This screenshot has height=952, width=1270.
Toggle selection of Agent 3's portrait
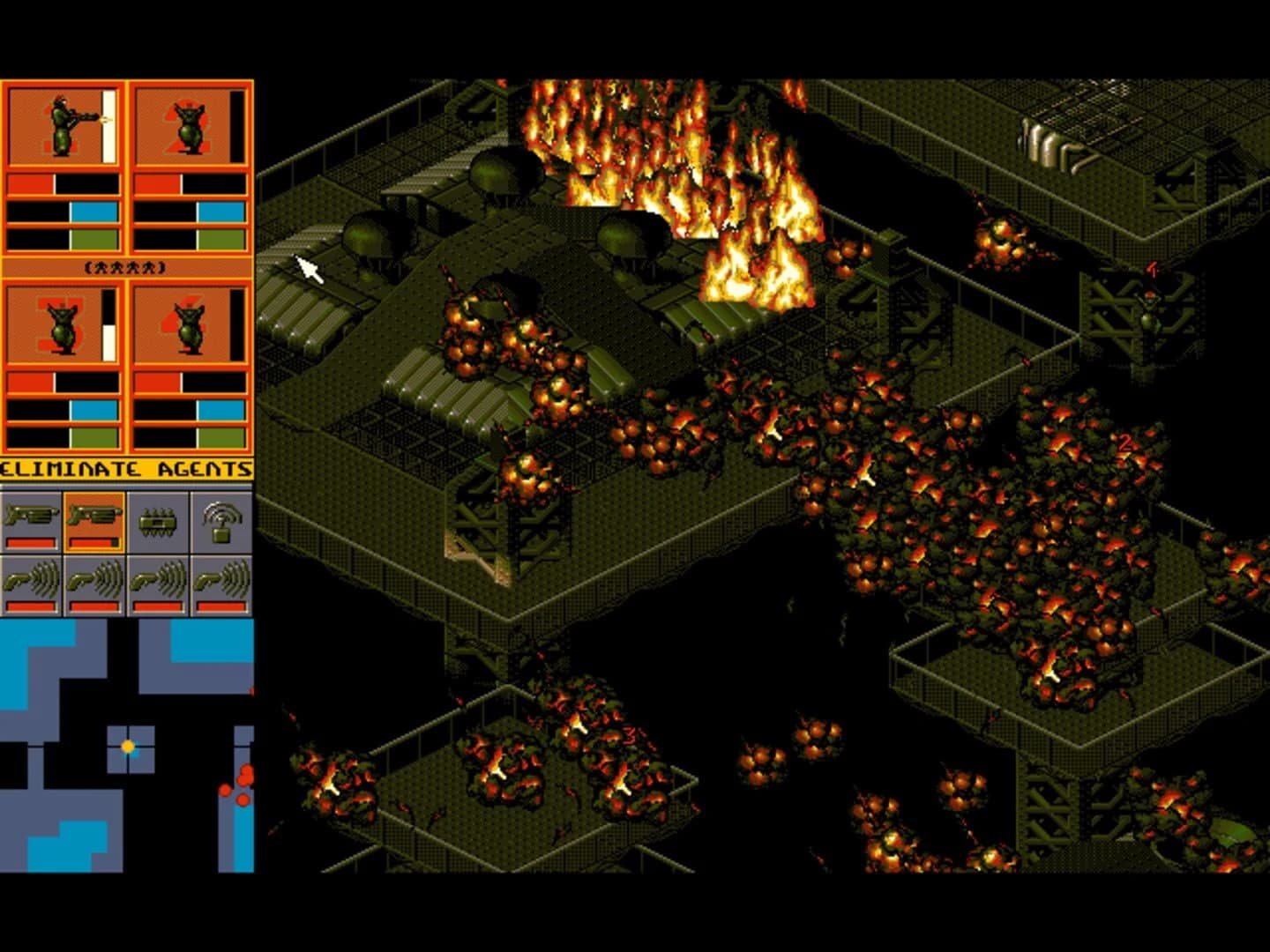[62, 326]
